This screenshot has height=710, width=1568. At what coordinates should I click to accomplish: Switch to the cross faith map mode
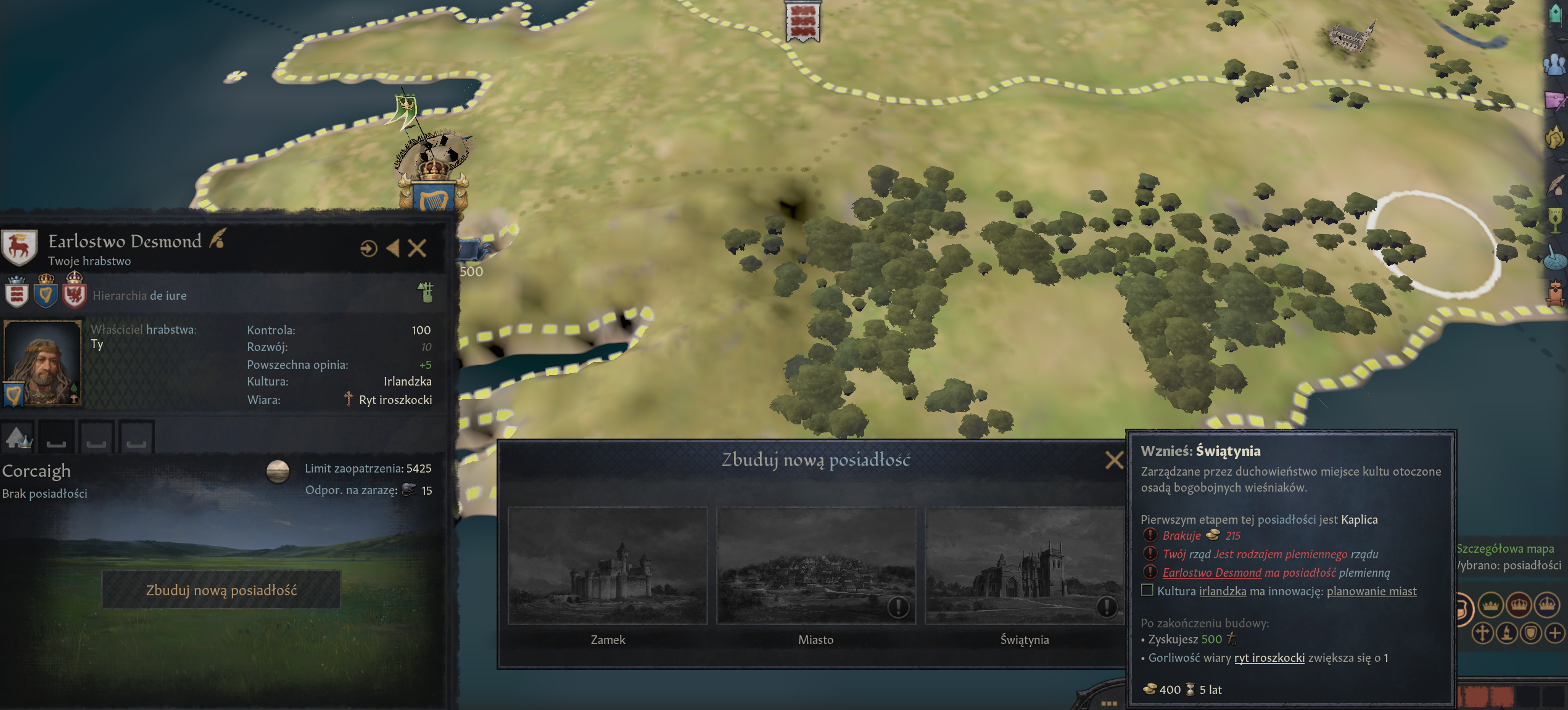(x=1483, y=633)
